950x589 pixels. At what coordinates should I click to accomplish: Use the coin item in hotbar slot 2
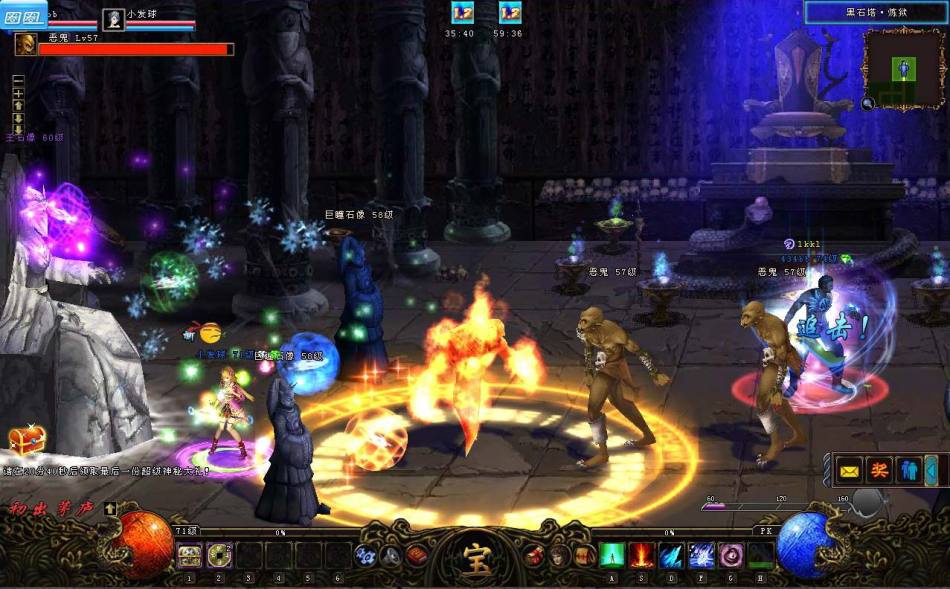pyautogui.click(x=220, y=555)
